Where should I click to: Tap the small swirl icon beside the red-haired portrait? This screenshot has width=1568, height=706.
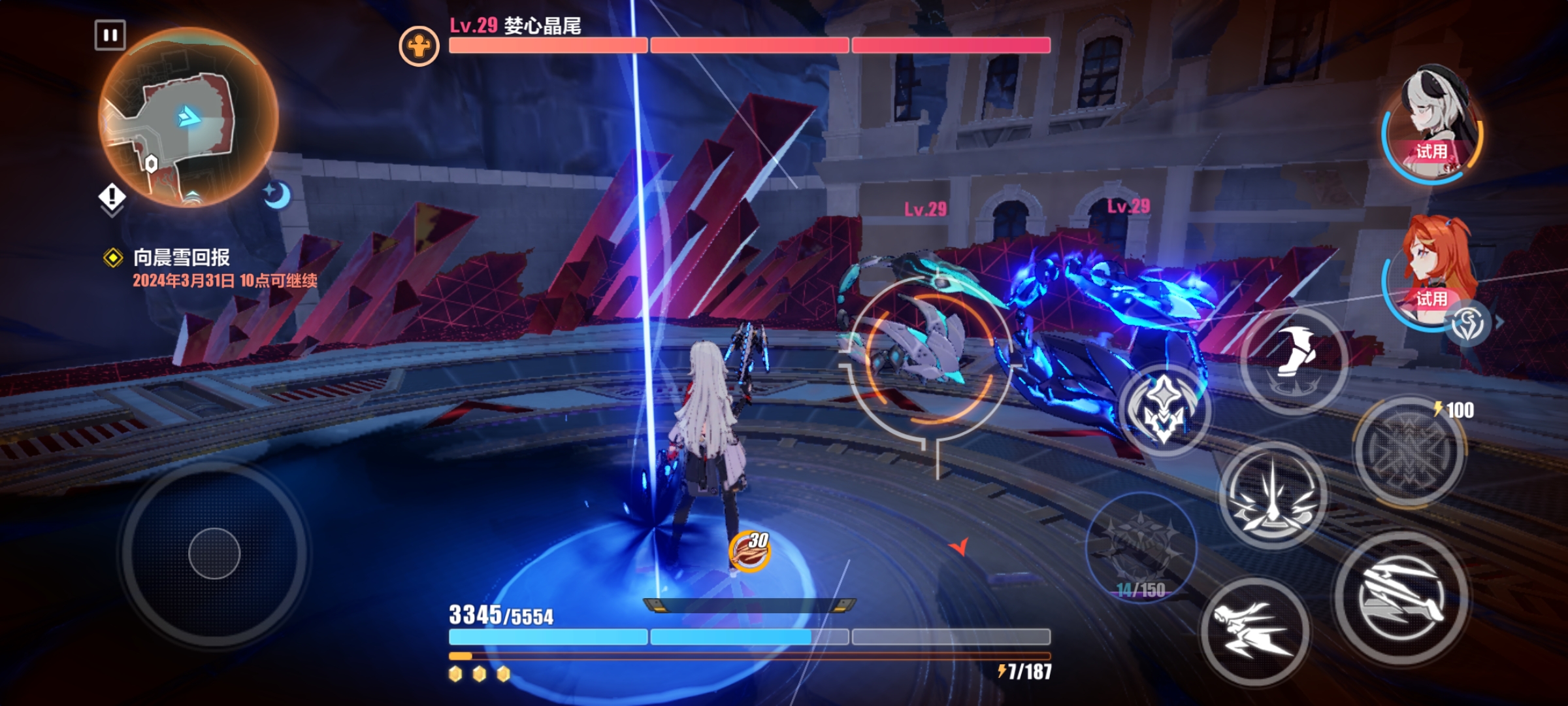1469,323
